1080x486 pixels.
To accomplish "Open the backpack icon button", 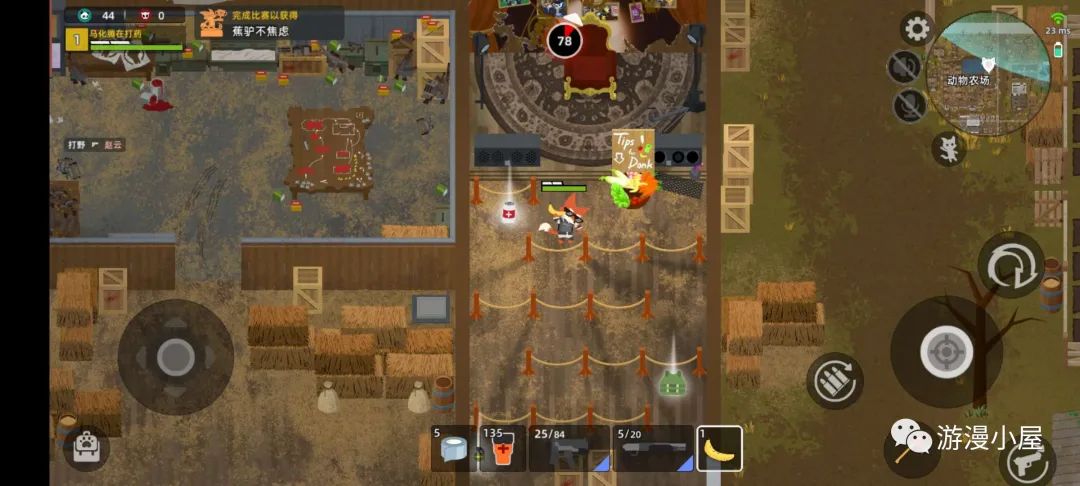I will 86,447.
